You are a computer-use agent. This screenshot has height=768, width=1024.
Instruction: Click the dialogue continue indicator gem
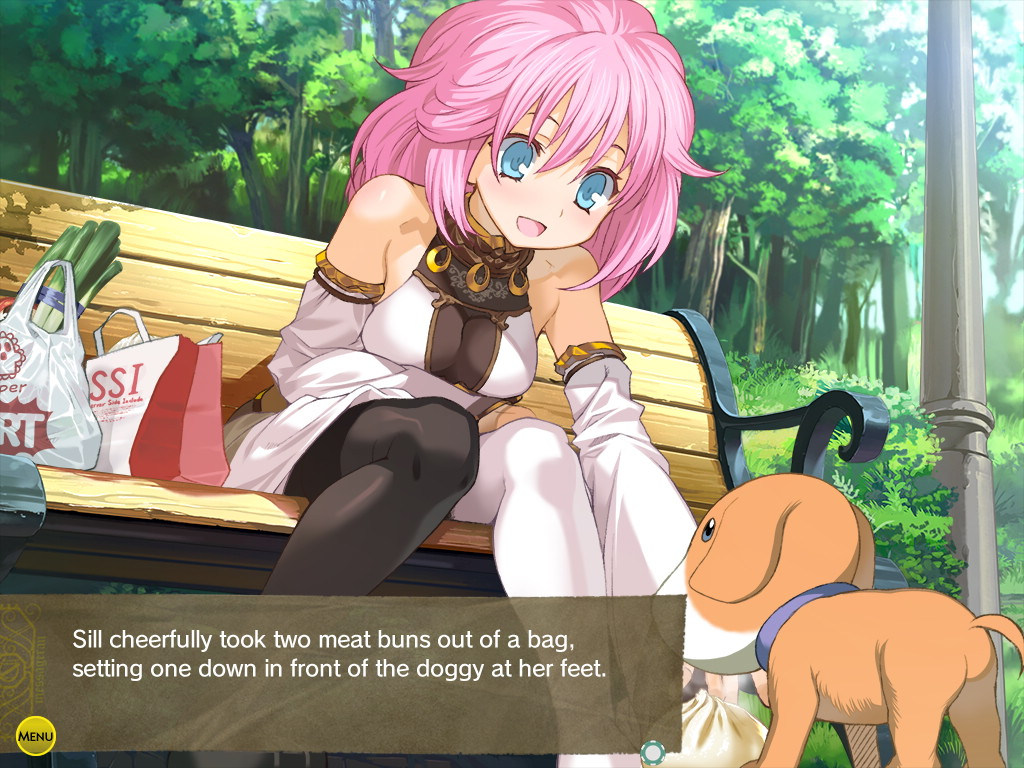pos(652,751)
